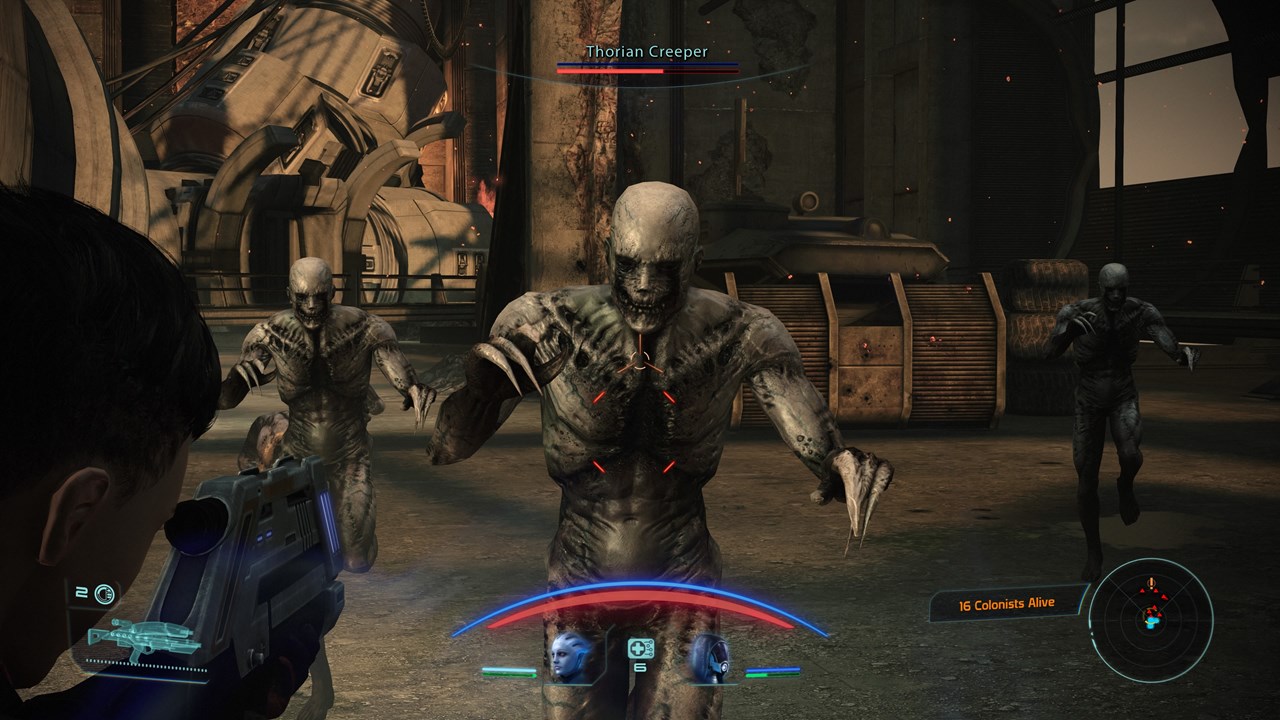Select the Liara squadmate portrait
Image resolution: width=1280 pixels, height=720 pixels.
571,658
